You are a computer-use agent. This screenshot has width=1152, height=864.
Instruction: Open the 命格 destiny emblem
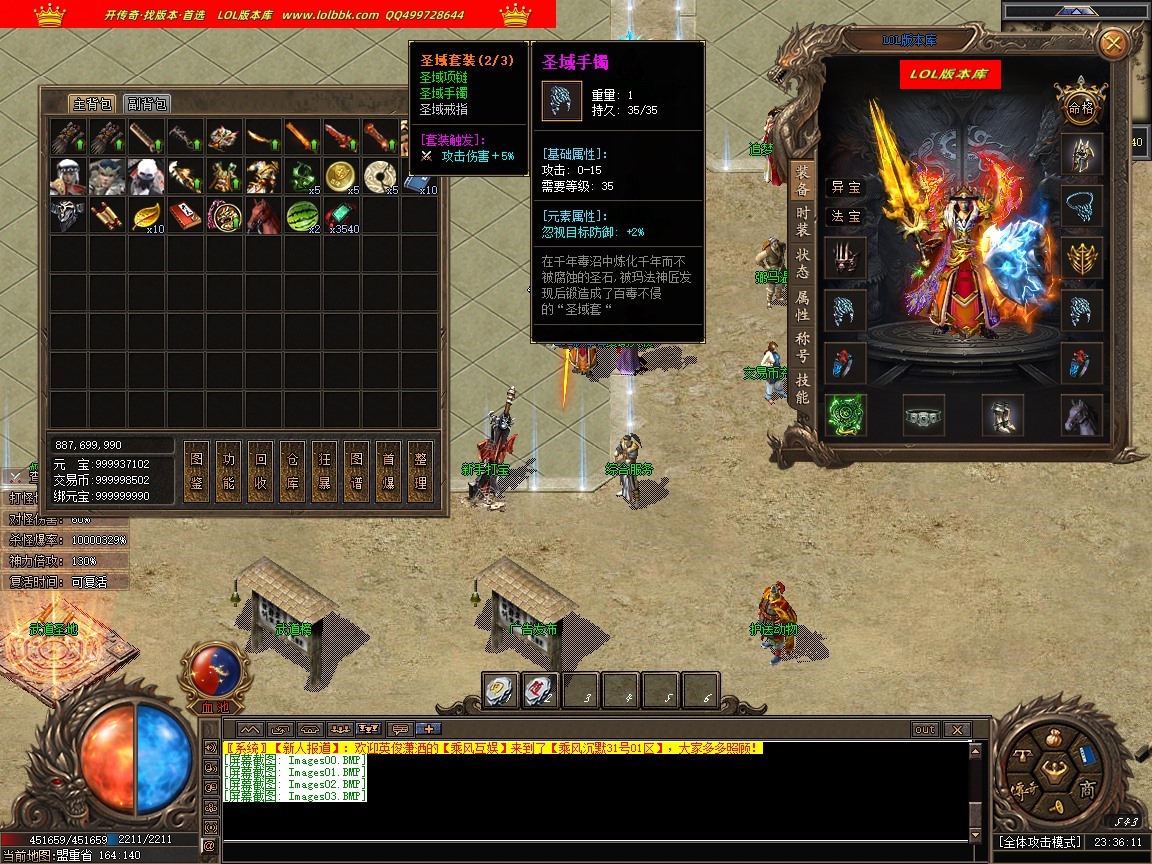click(x=1081, y=107)
